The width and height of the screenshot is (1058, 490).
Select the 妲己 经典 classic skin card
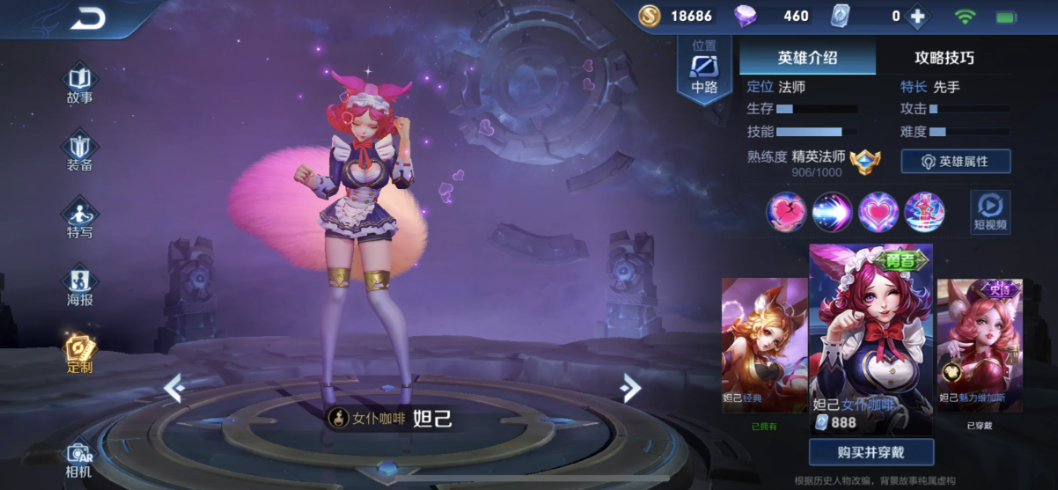click(764, 346)
